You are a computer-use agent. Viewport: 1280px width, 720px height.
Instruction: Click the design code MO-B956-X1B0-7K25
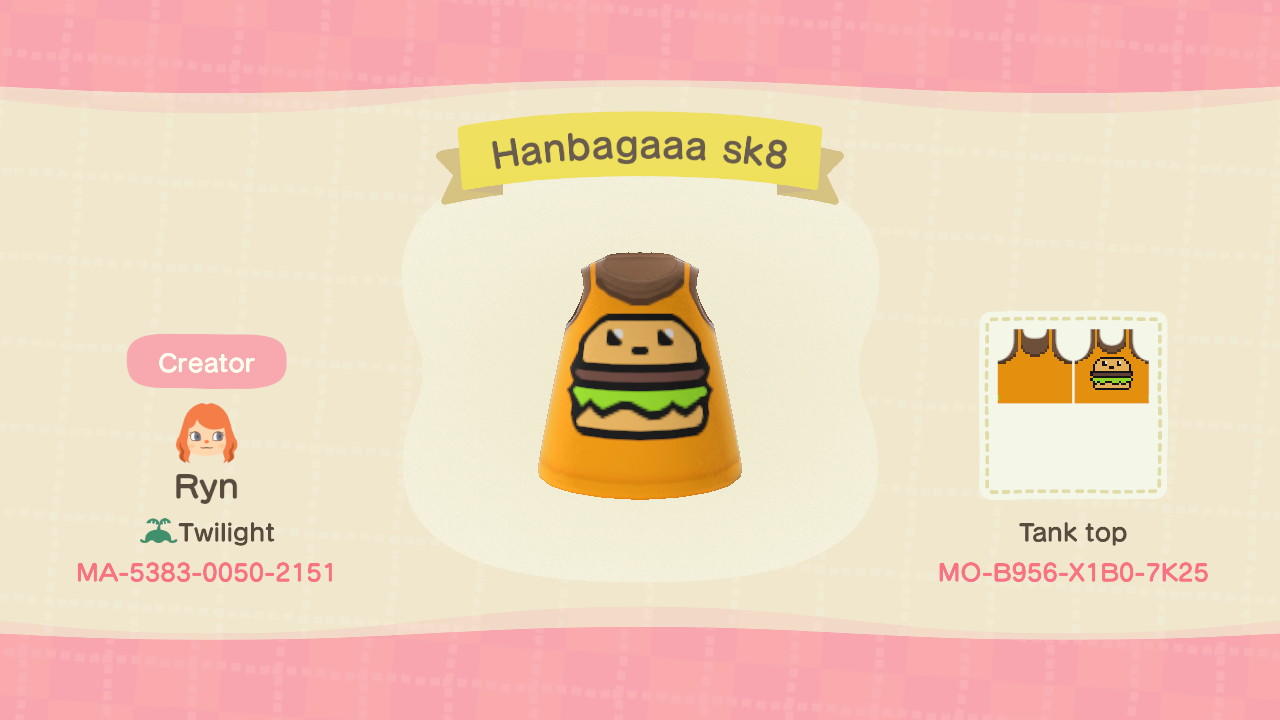pos(1073,573)
